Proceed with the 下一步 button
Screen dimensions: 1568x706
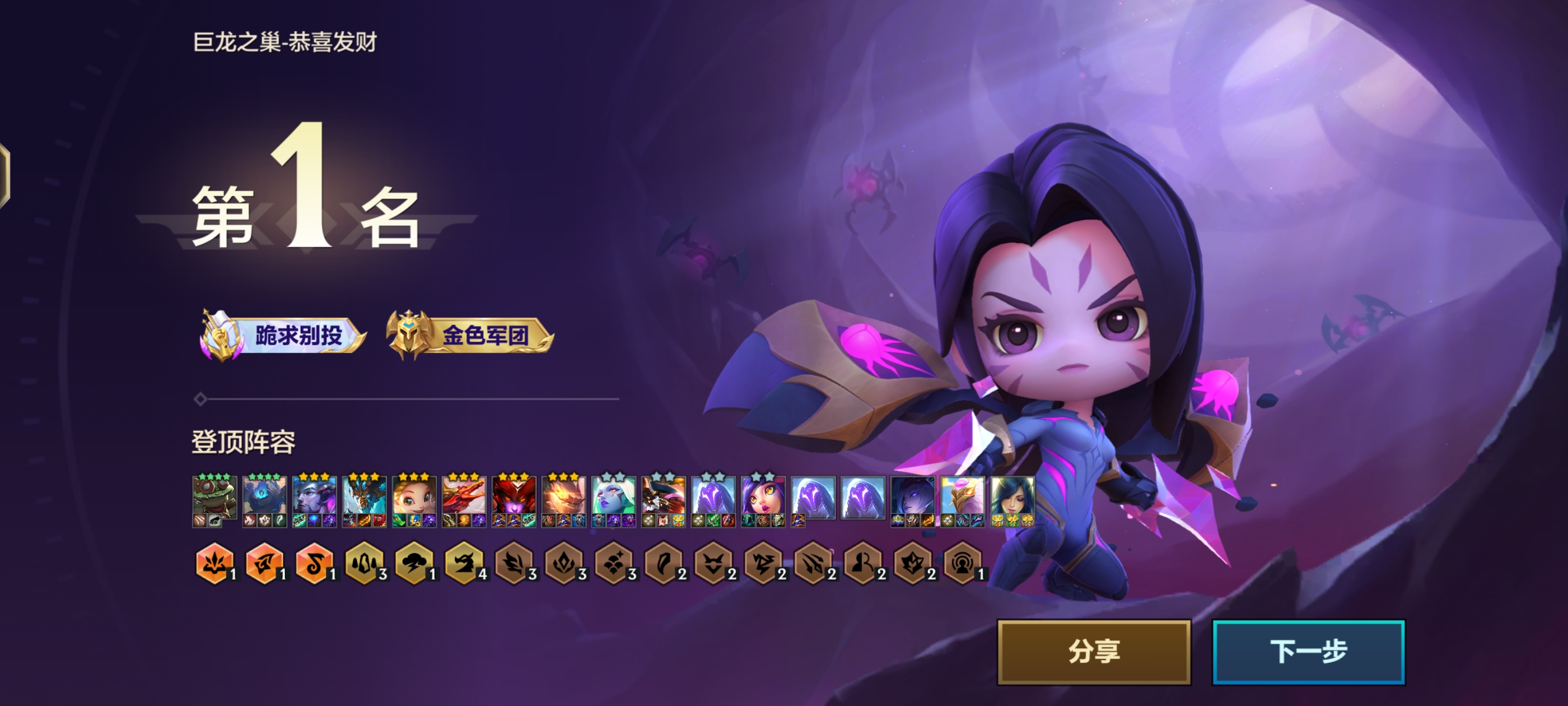tap(1308, 652)
